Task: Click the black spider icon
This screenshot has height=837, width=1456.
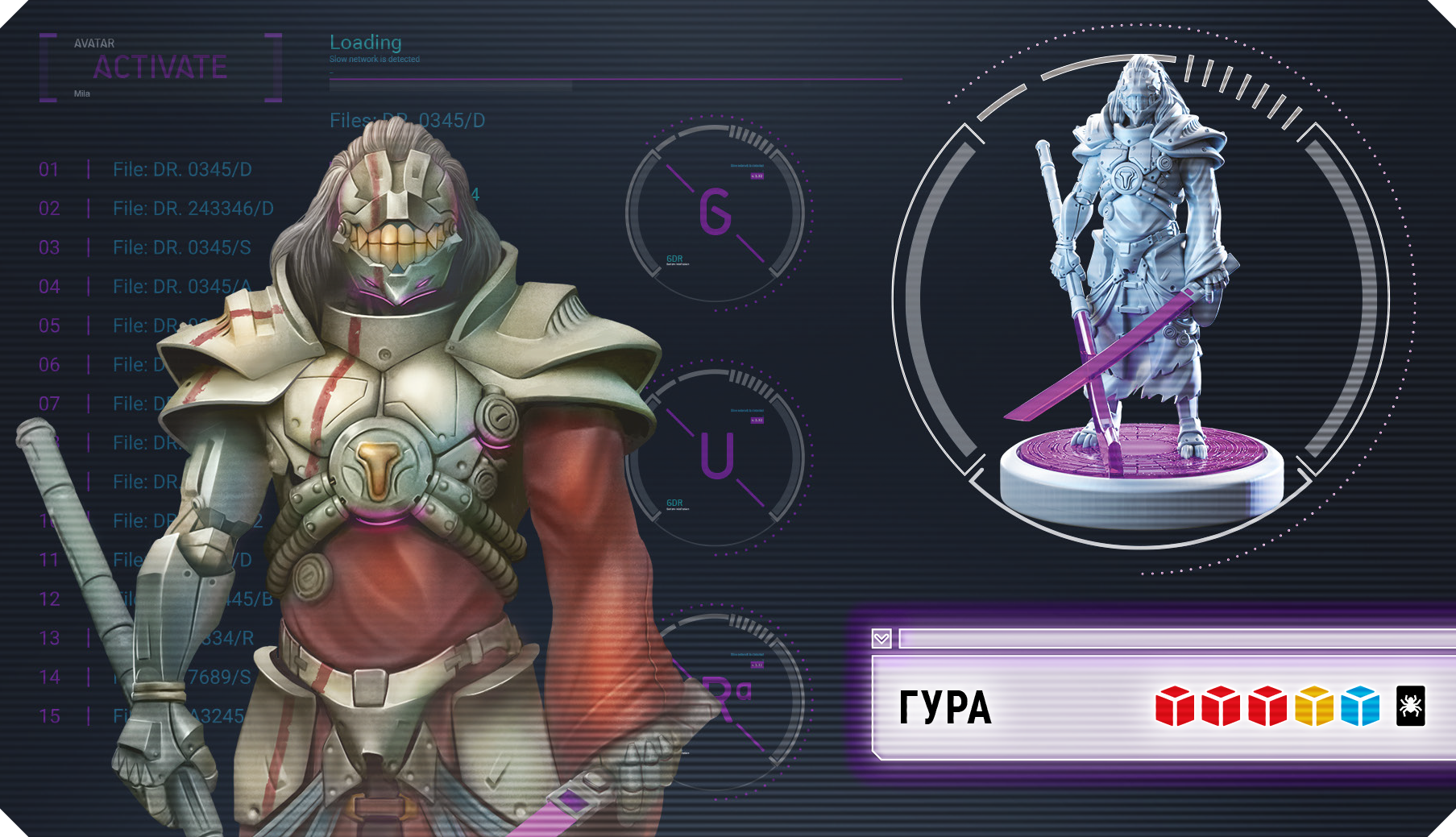Action: (1410, 706)
